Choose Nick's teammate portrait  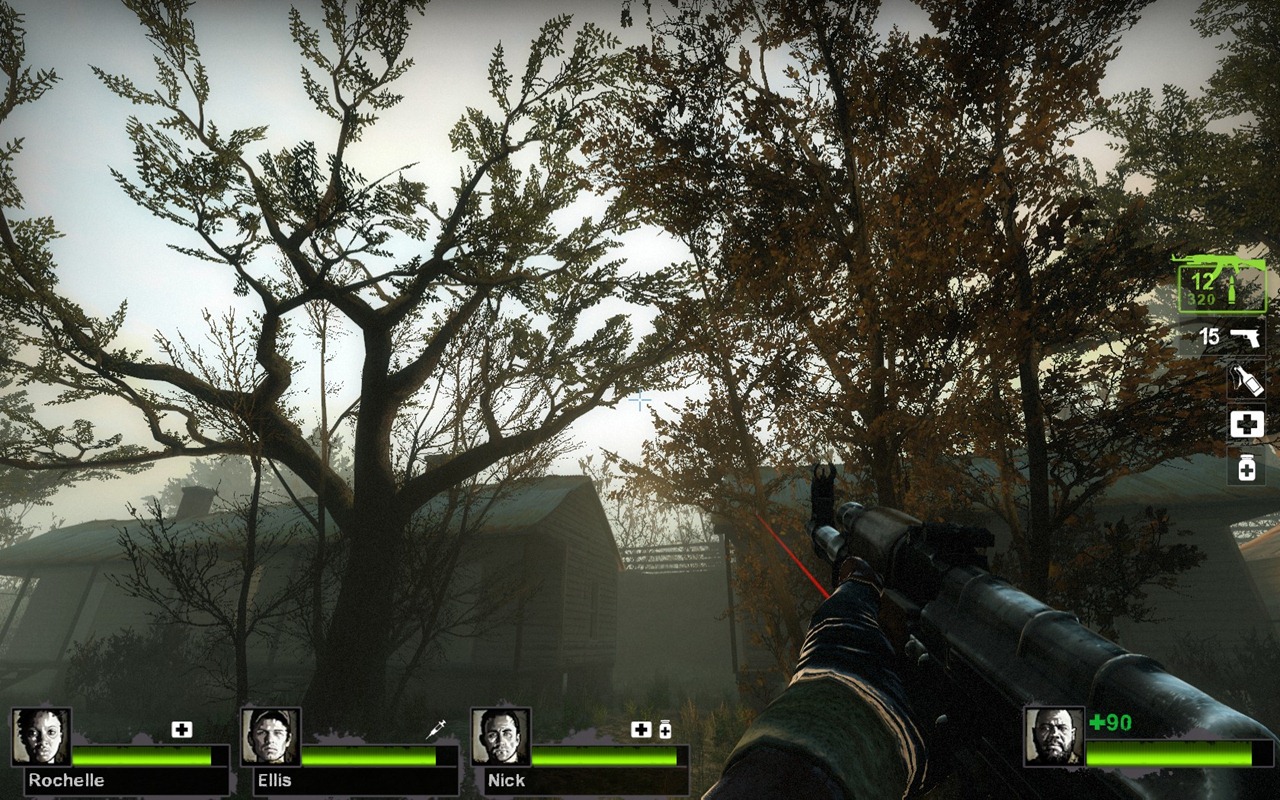(501, 737)
